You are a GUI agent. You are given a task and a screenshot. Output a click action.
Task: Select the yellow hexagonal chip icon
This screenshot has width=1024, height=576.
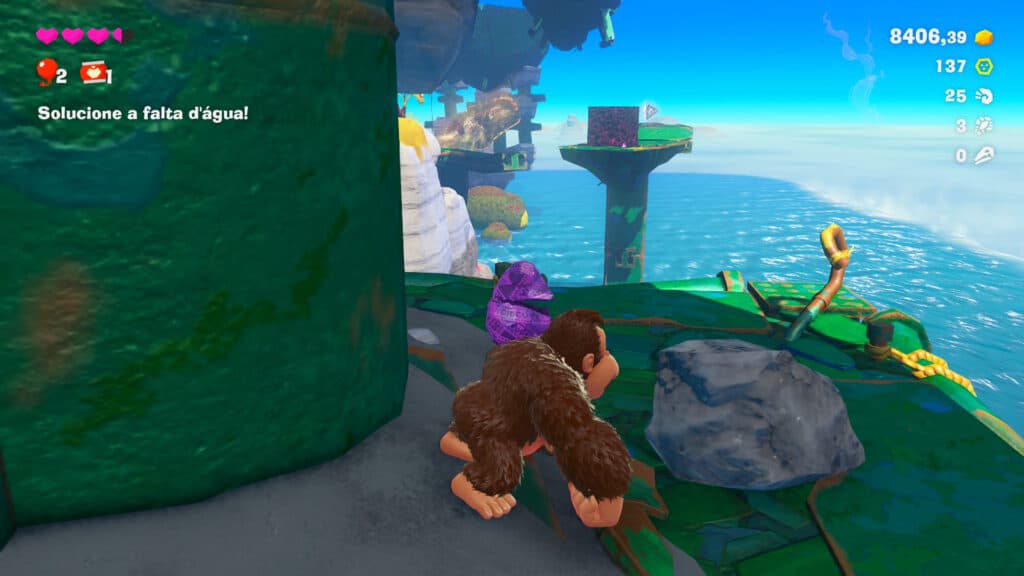(x=984, y=66)
